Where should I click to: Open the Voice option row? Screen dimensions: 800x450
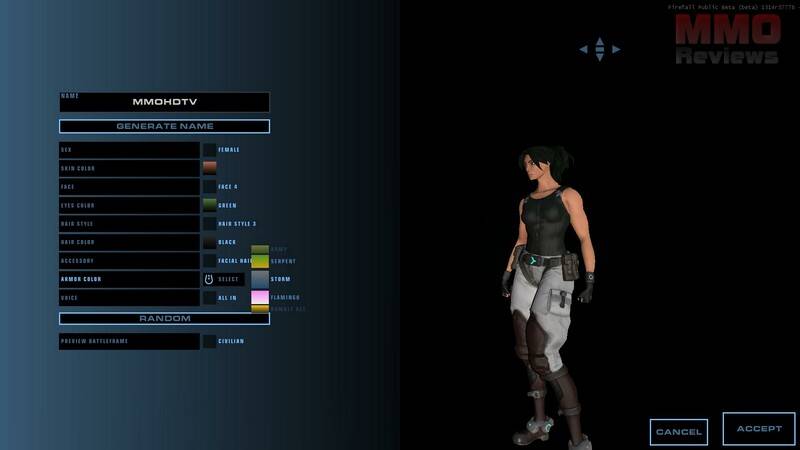point(129,298)
